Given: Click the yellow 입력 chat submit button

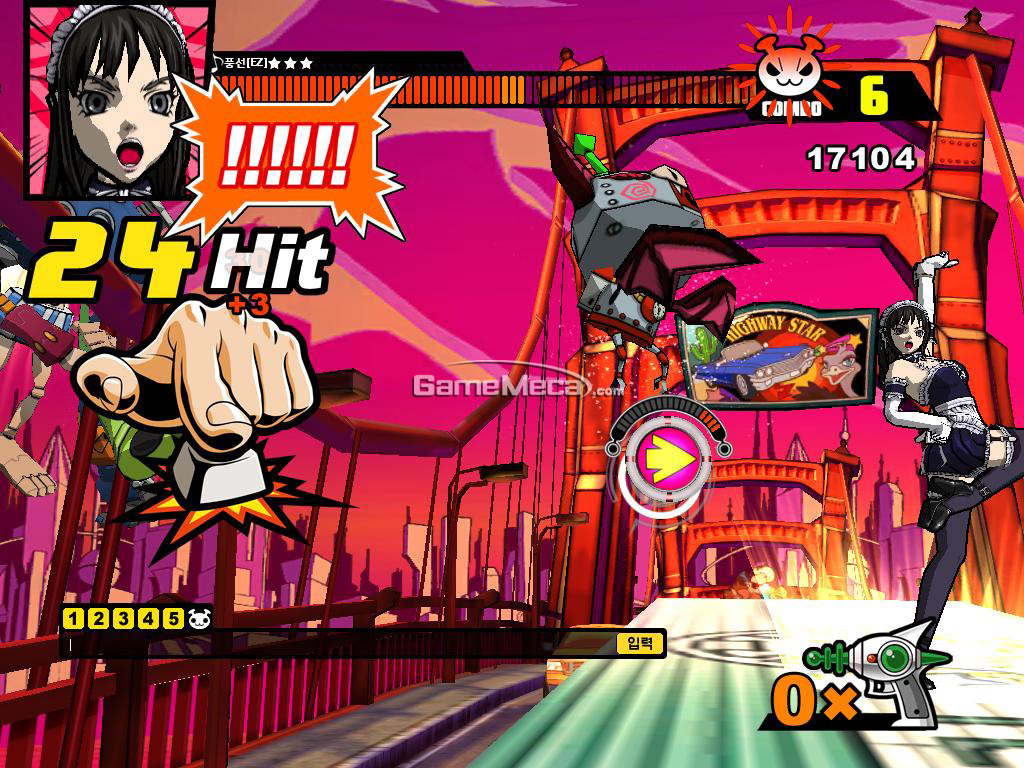Looking at the screenshot, I should 640,643.
